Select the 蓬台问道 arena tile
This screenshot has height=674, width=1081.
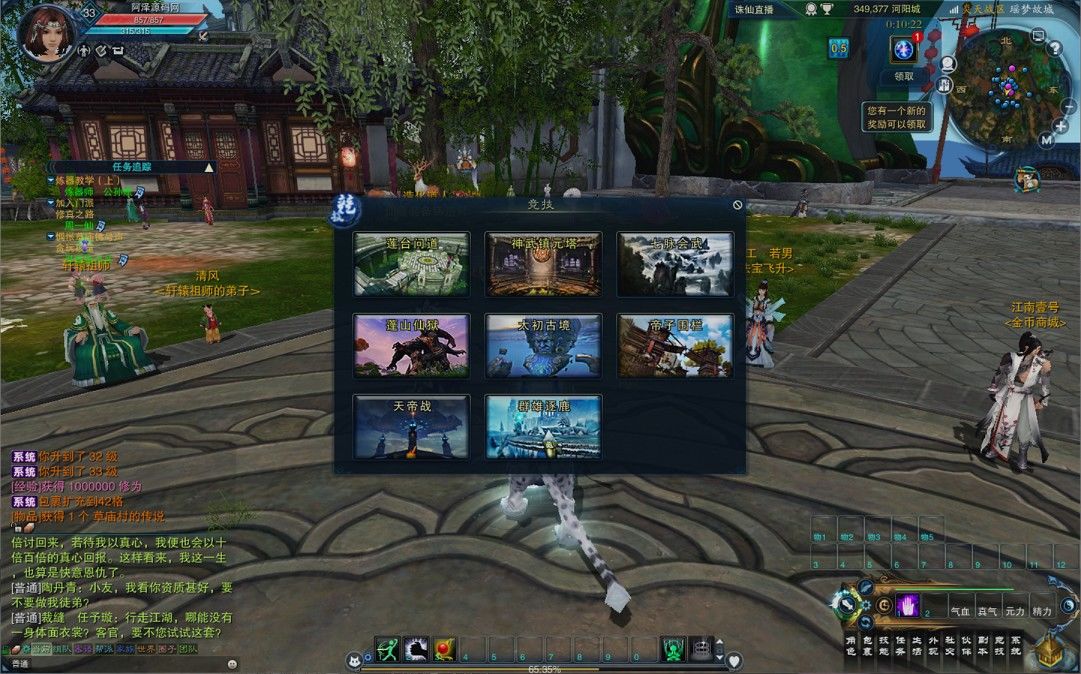point(411,264)
